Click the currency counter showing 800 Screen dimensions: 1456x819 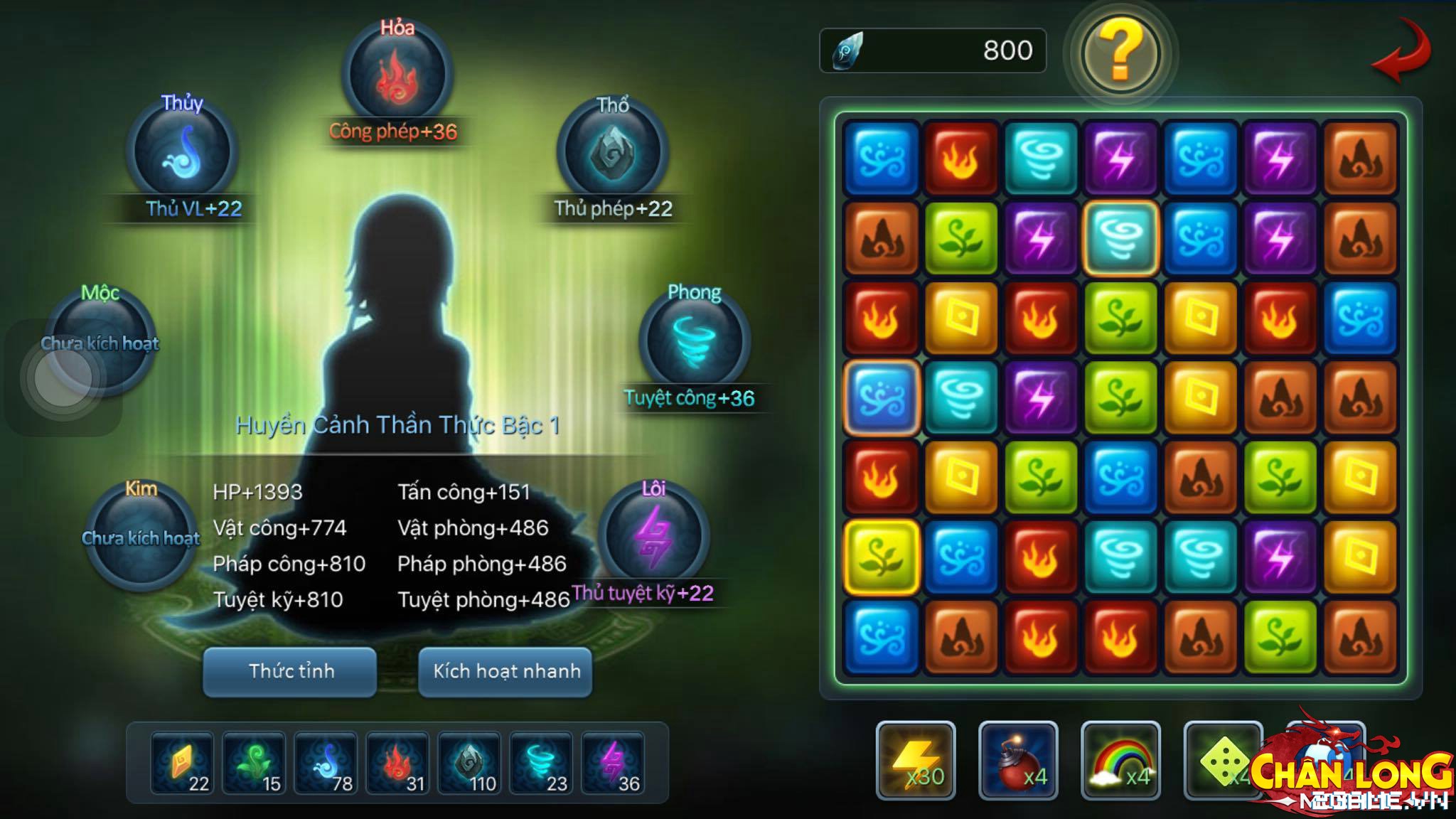(x=931, y=50)
